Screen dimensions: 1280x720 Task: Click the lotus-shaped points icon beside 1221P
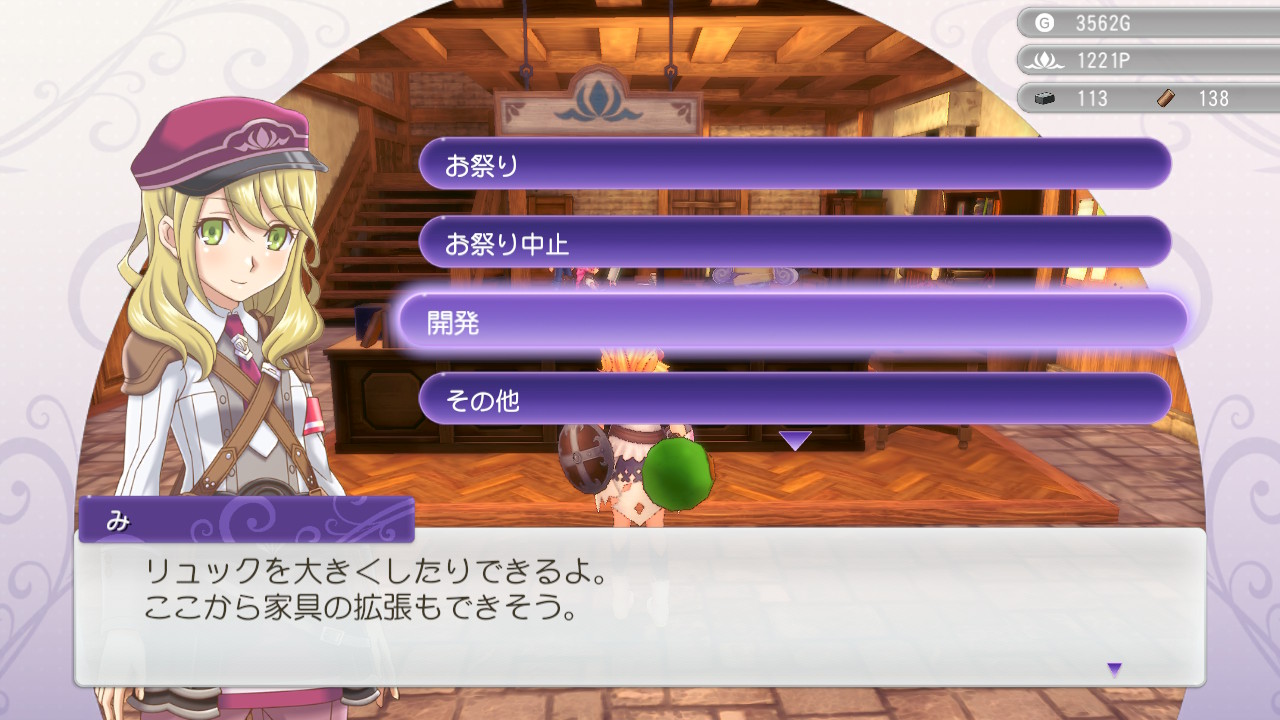pos(1046,60)
